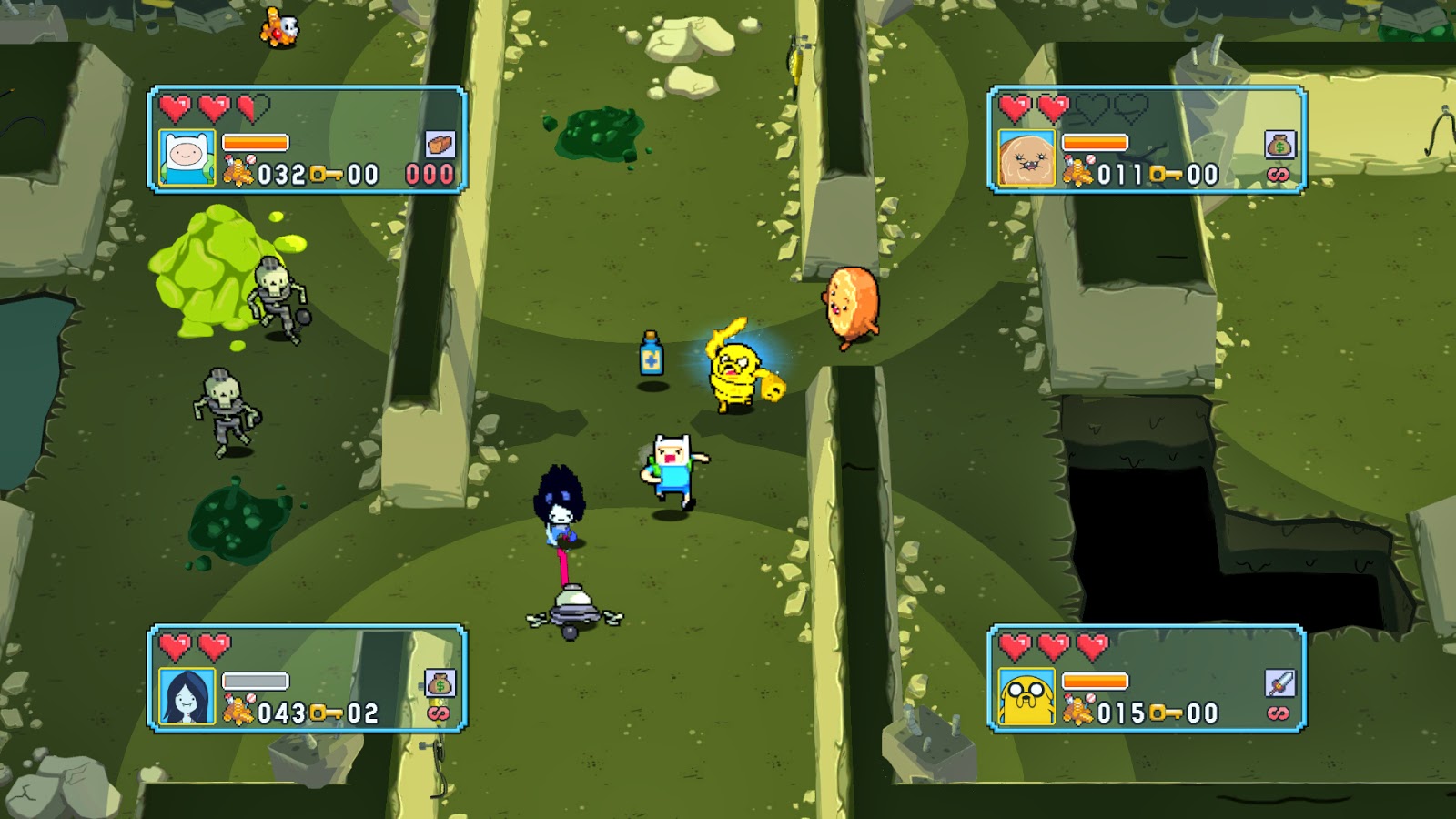
Task: Toggle the pink link icon under Cinnamon Bun's money bag
Action: (1277, 175)
